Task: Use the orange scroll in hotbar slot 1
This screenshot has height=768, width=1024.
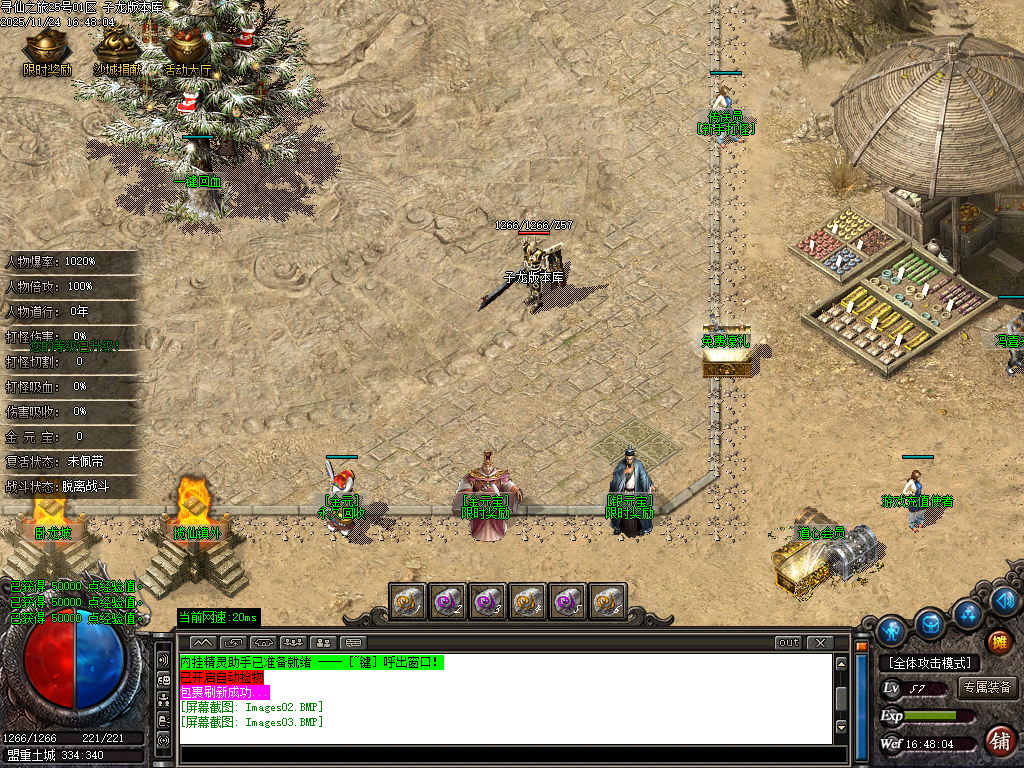Action: tap(408, 601)
